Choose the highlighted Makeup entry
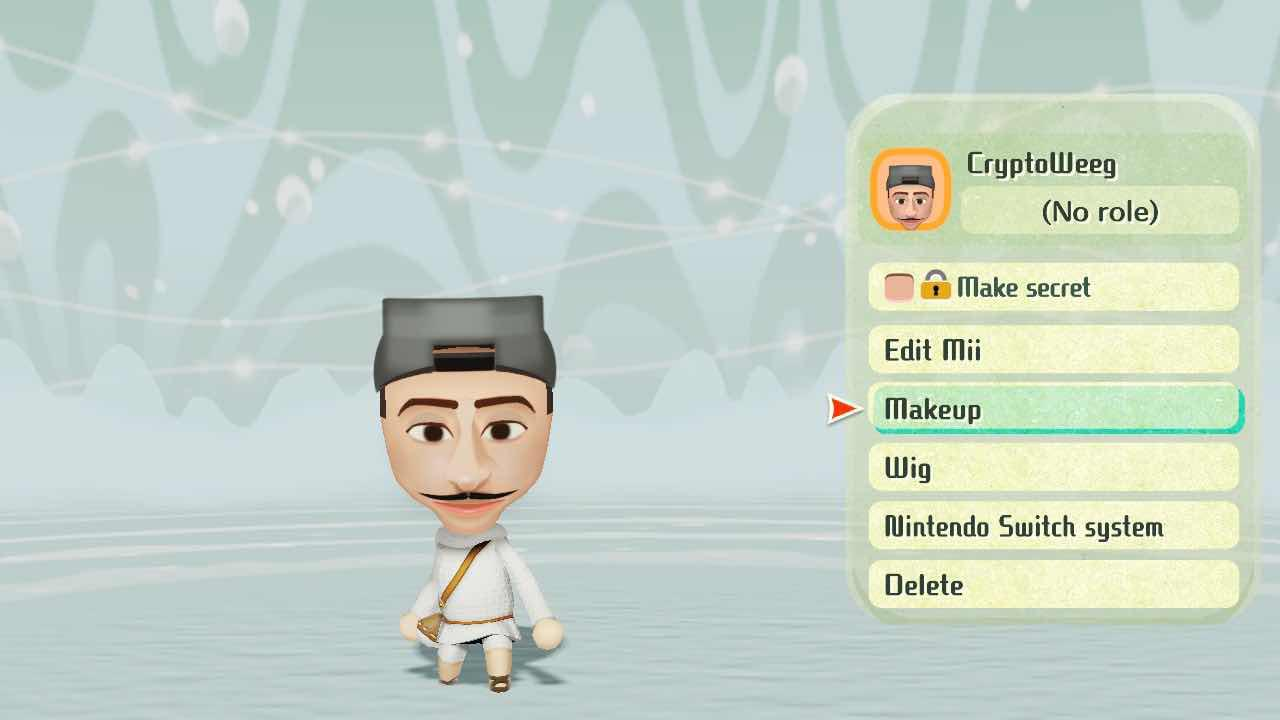 tap(1055, 409)
